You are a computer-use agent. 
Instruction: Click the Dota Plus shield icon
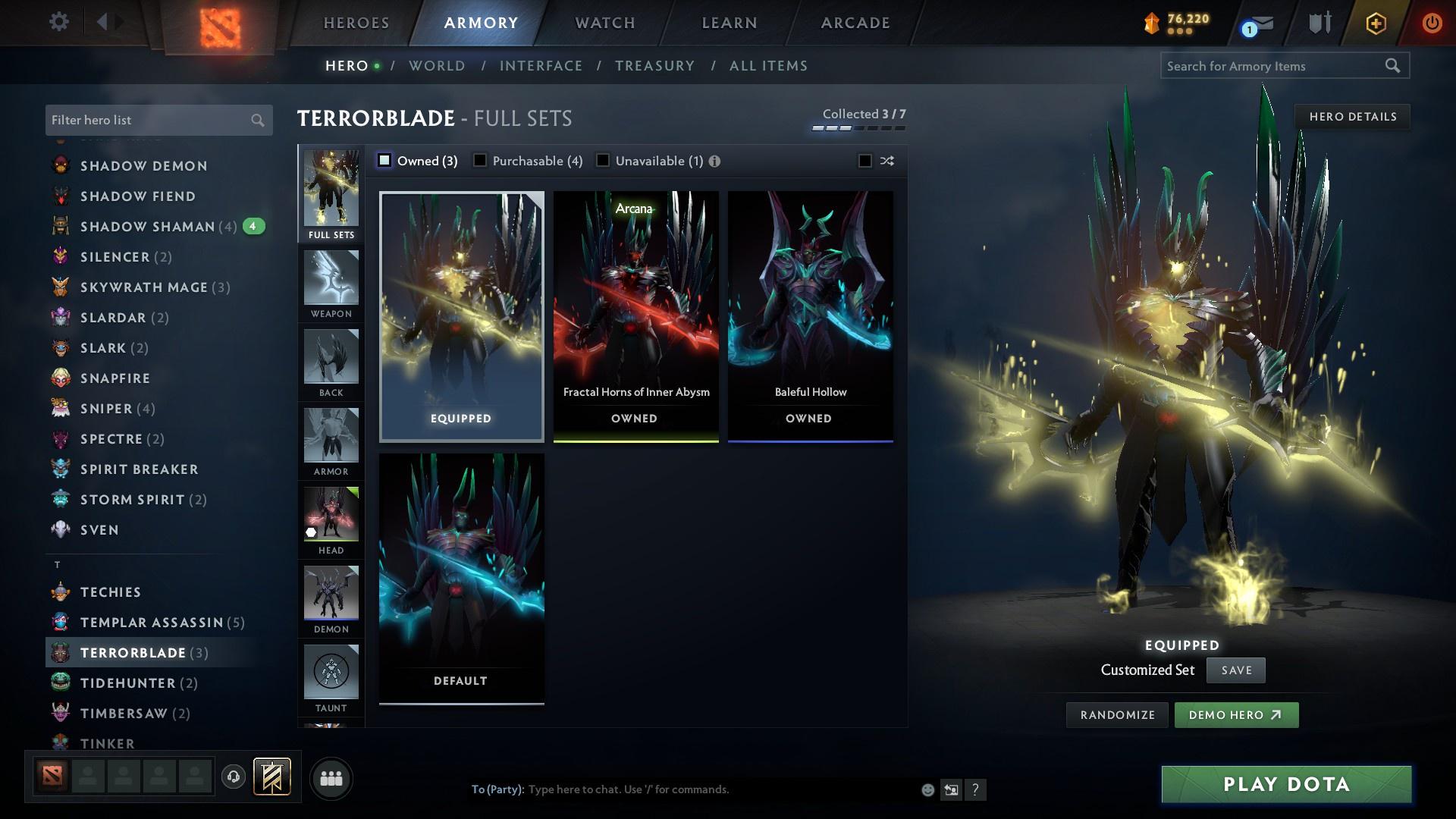pos(1317,22)
